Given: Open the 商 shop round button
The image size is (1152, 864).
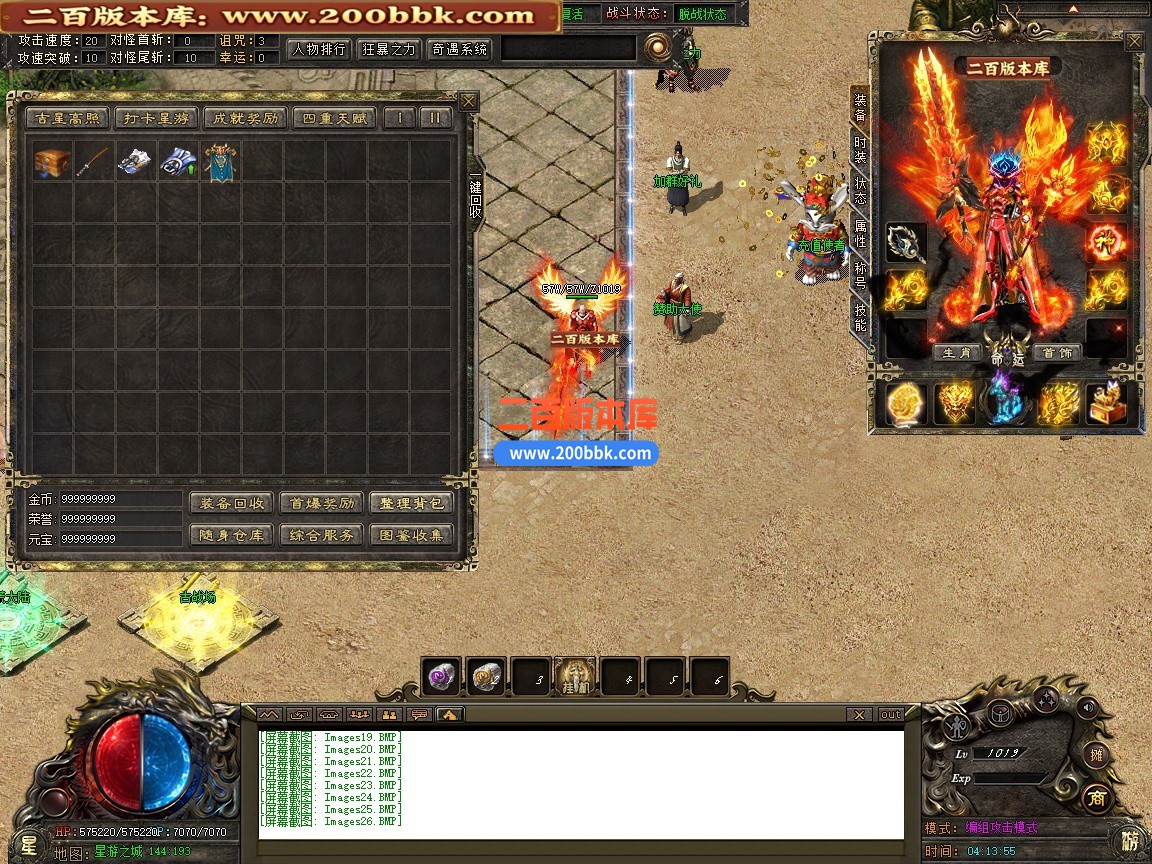Looking at the screenshot, I should [1097, 797].
